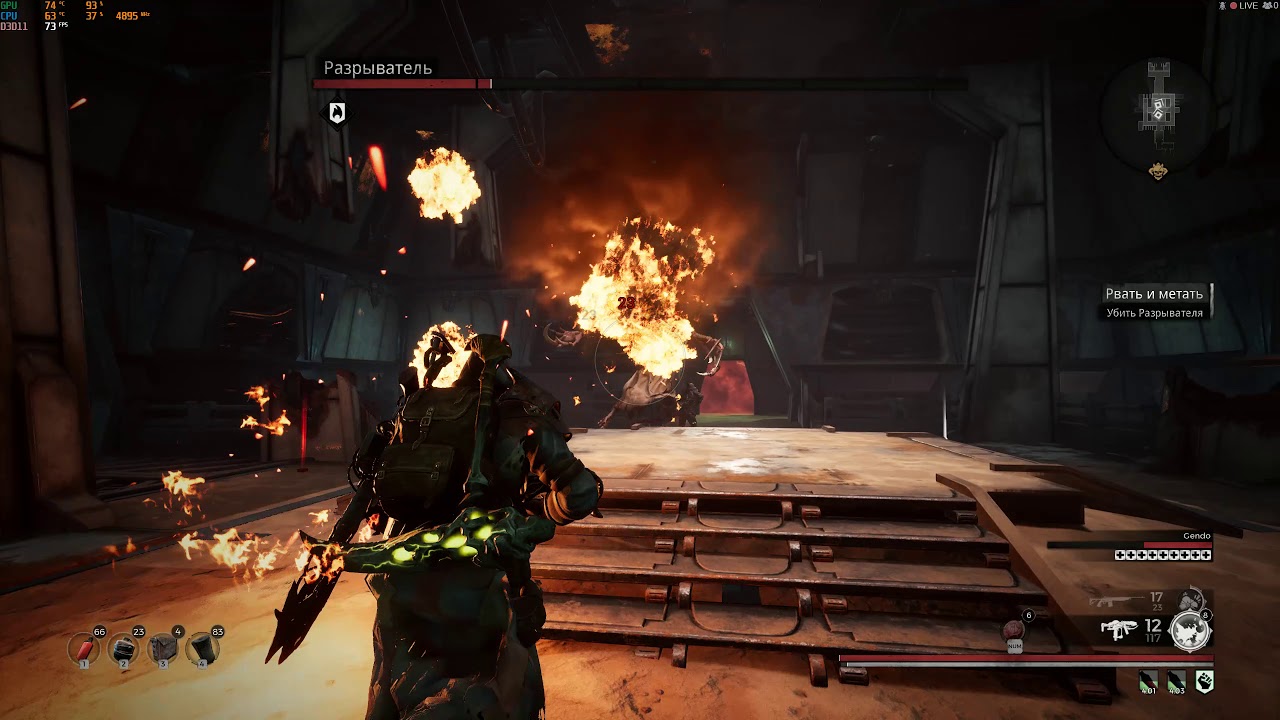Choose the grey pouch in quick slot 3

163,650
